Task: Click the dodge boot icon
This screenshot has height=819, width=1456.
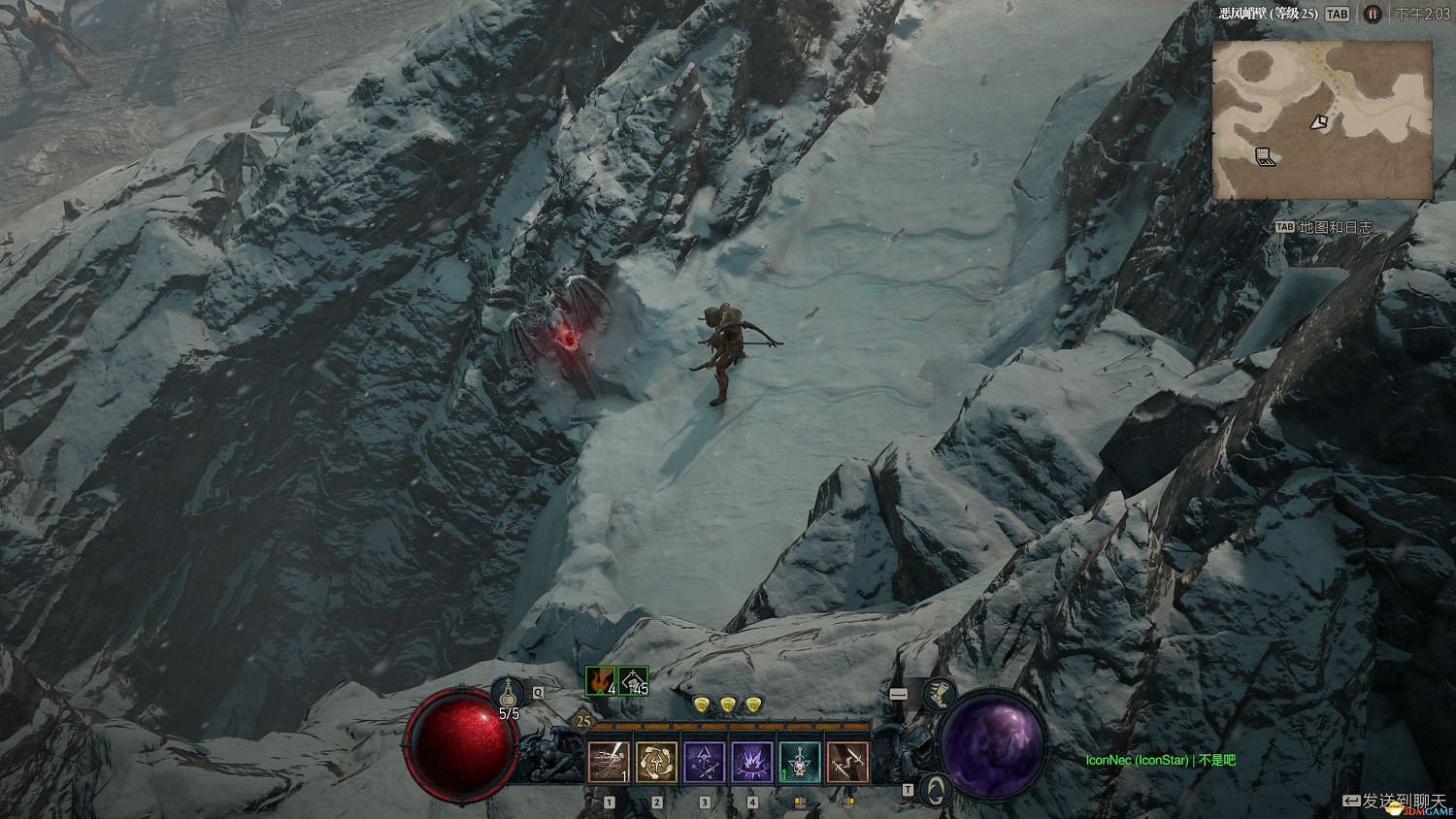Action: click(938, 693)
